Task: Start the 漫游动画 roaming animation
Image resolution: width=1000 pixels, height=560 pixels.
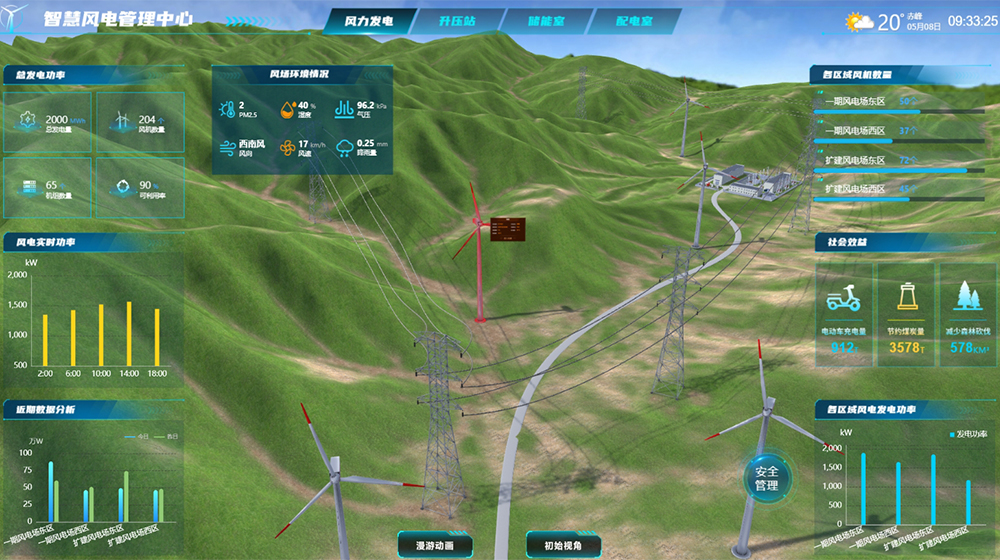Action: 434,545
